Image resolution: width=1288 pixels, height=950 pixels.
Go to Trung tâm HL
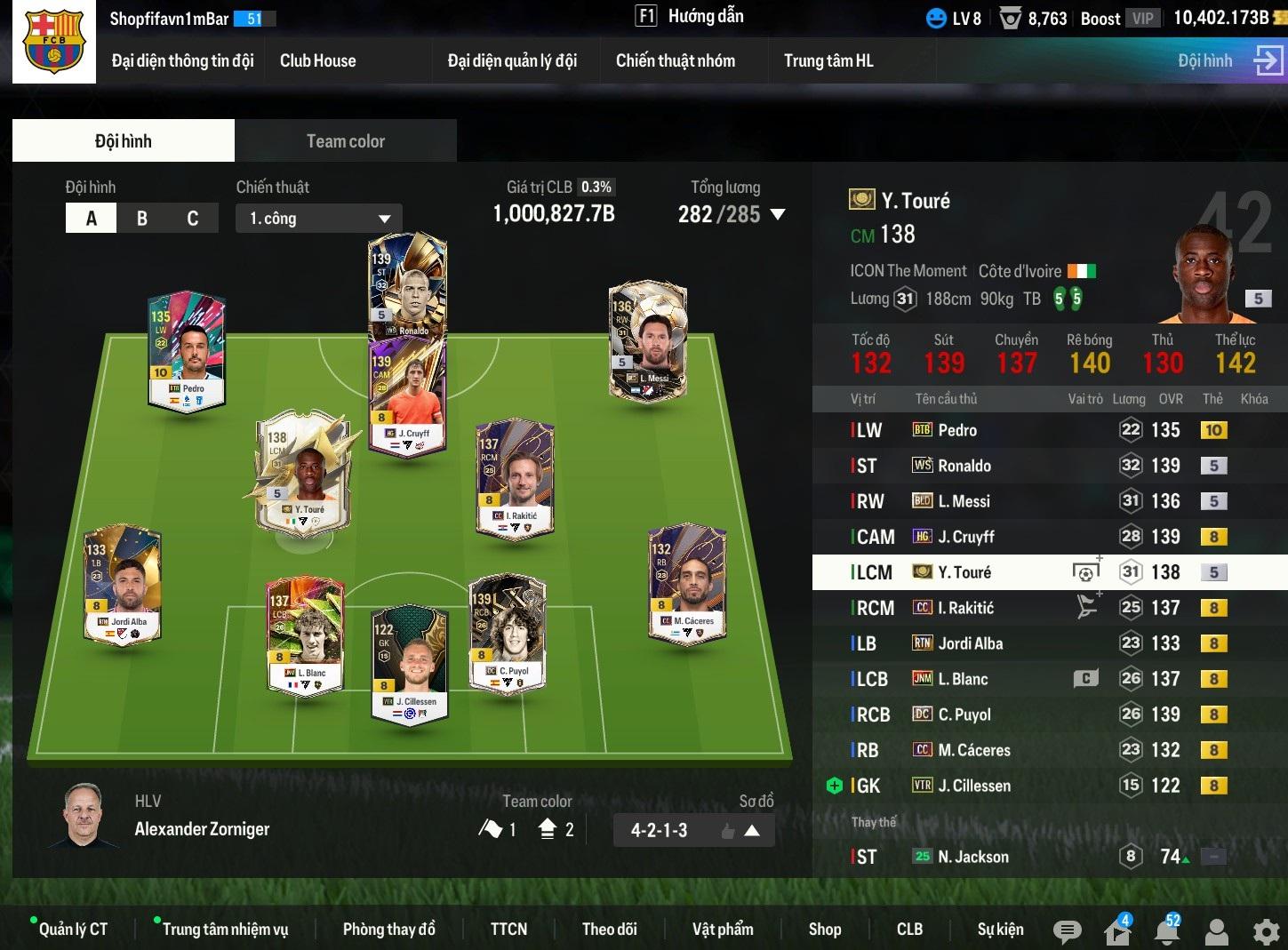click(x=828, y=60)
